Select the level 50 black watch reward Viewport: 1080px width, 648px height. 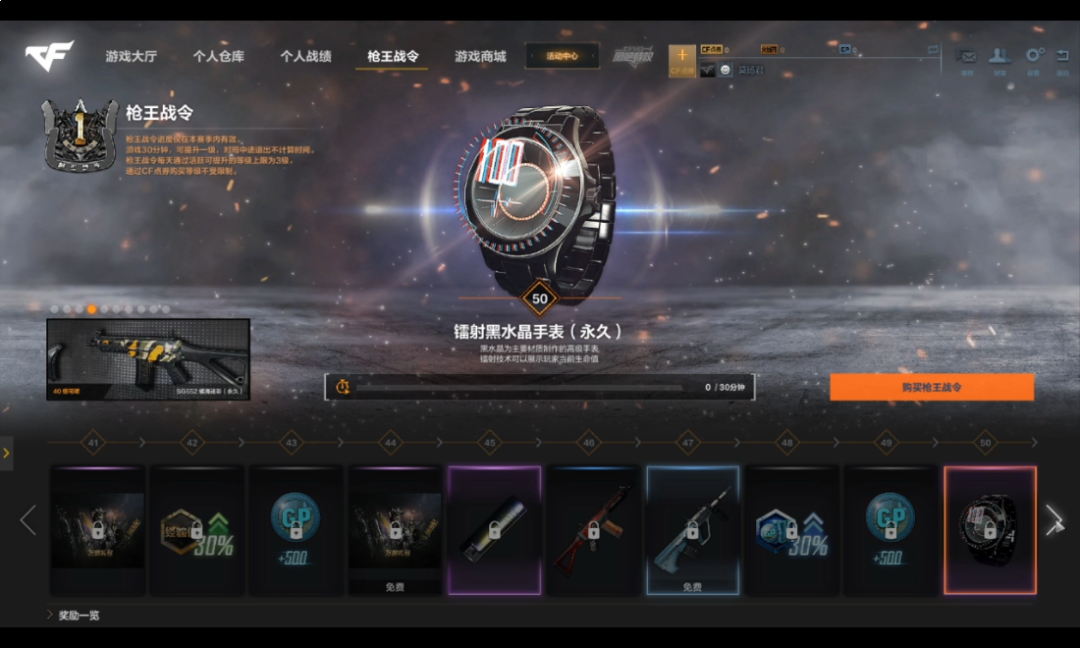point(990,530)
